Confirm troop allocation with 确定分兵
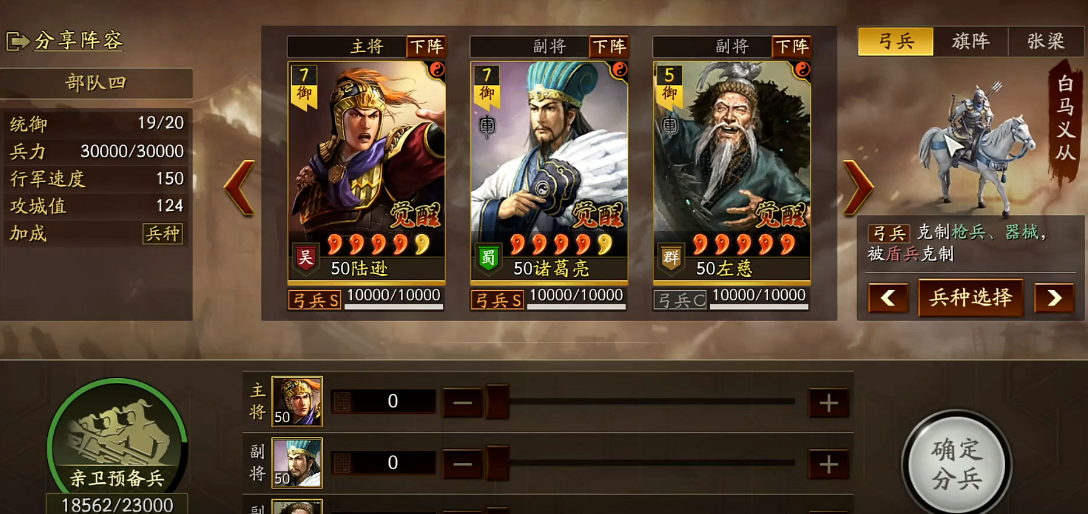Image resolution: width=1088 pixels, height=514 pixels. click(x=957, y=463)
